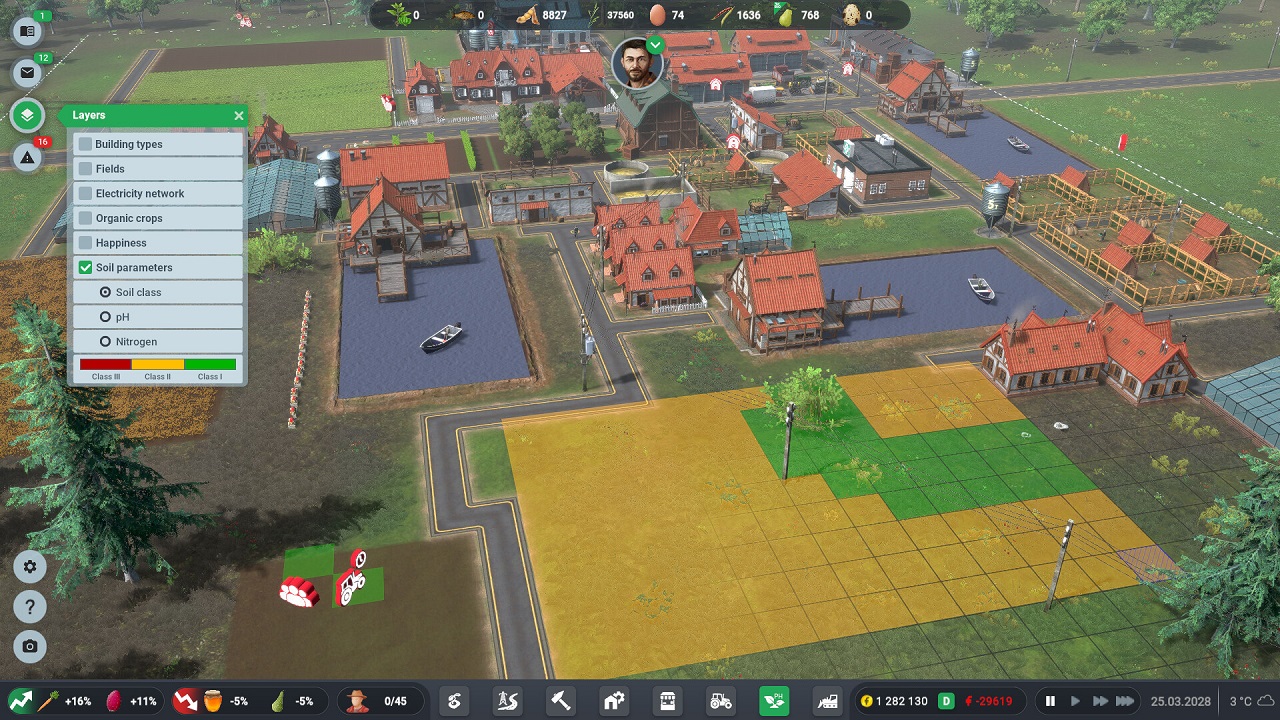Open the mail inbox with 12 notifications

[28, 72]
